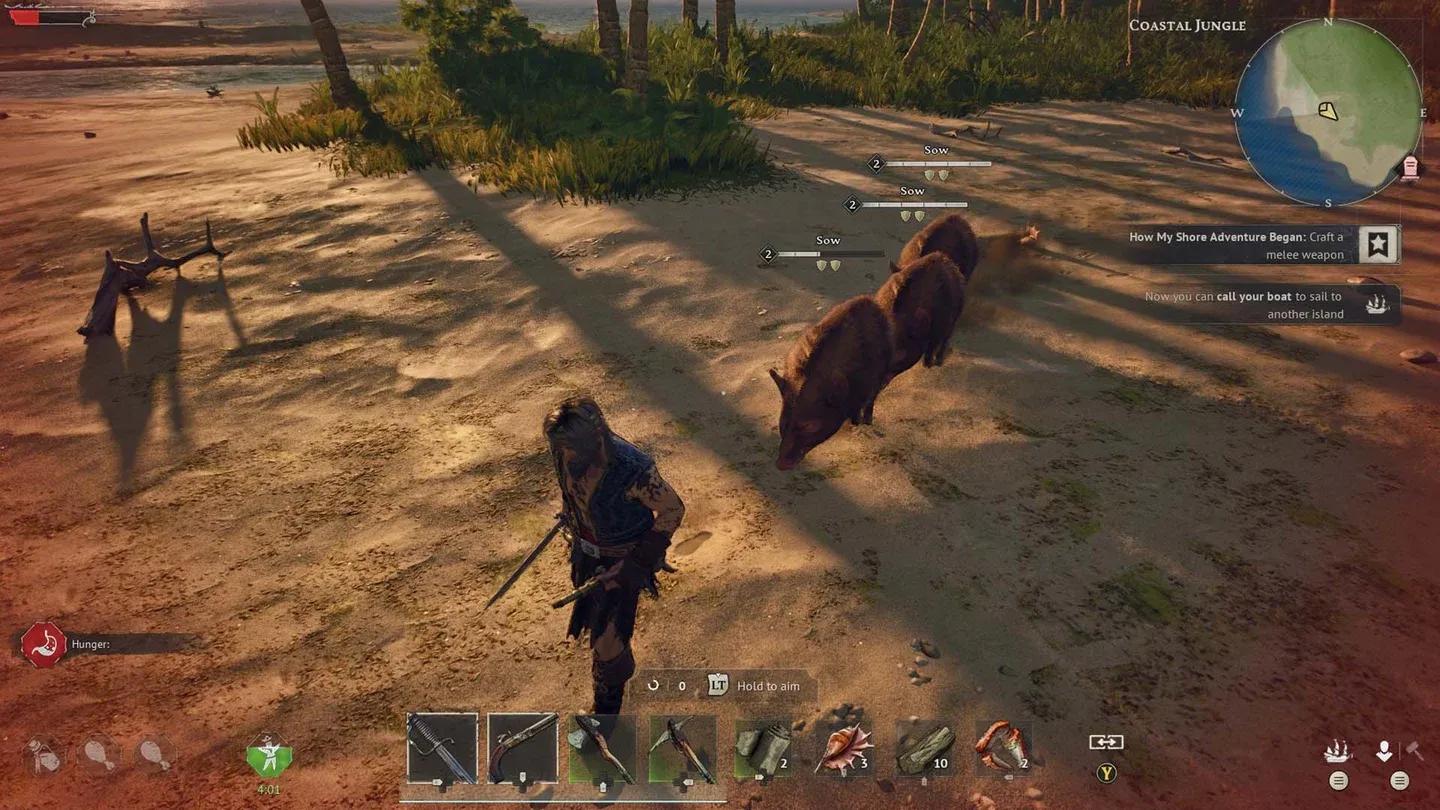Screen dimensions: 1440x810
Task: Open the character menu hamburger button
Action: pos(1399,781)
